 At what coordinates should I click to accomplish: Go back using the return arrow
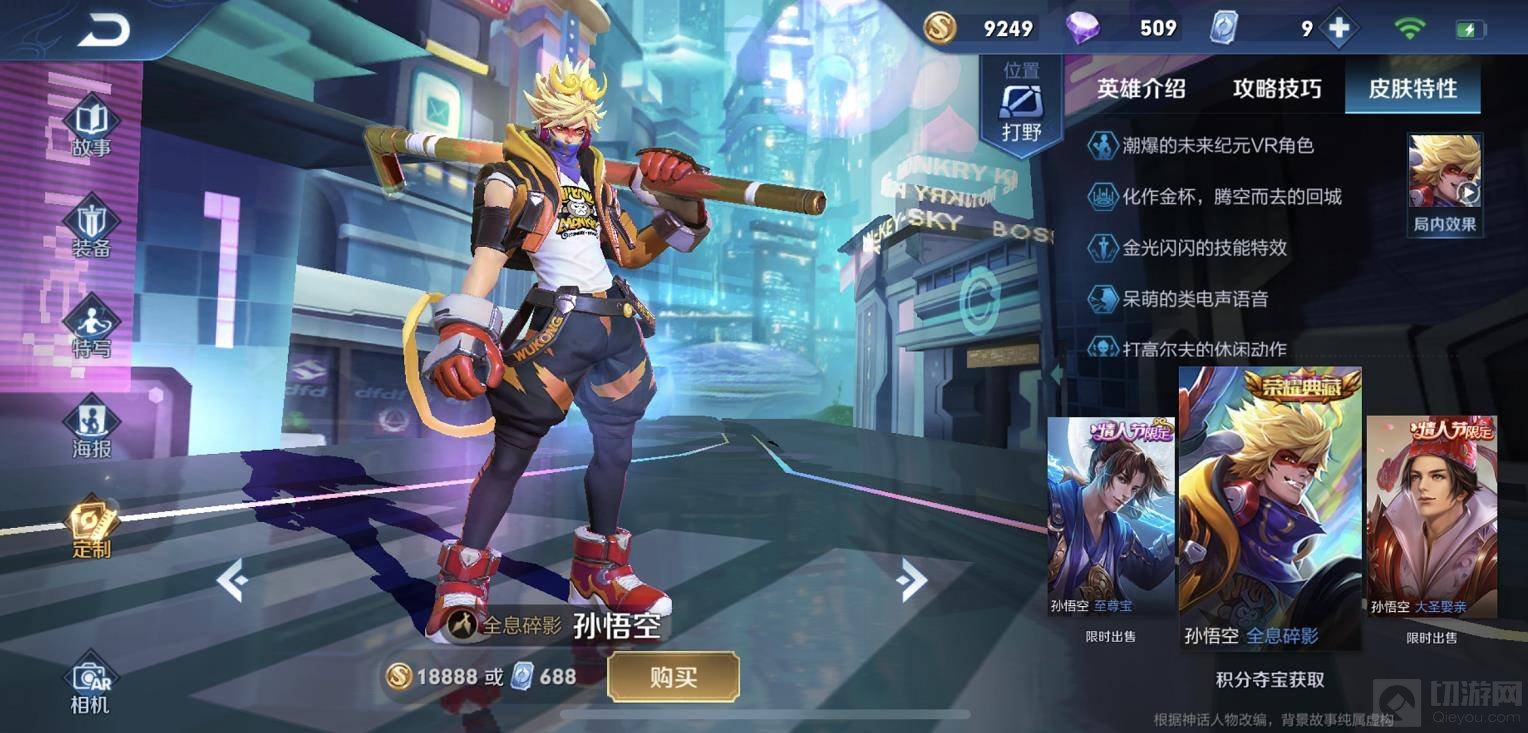coord(103,30)
